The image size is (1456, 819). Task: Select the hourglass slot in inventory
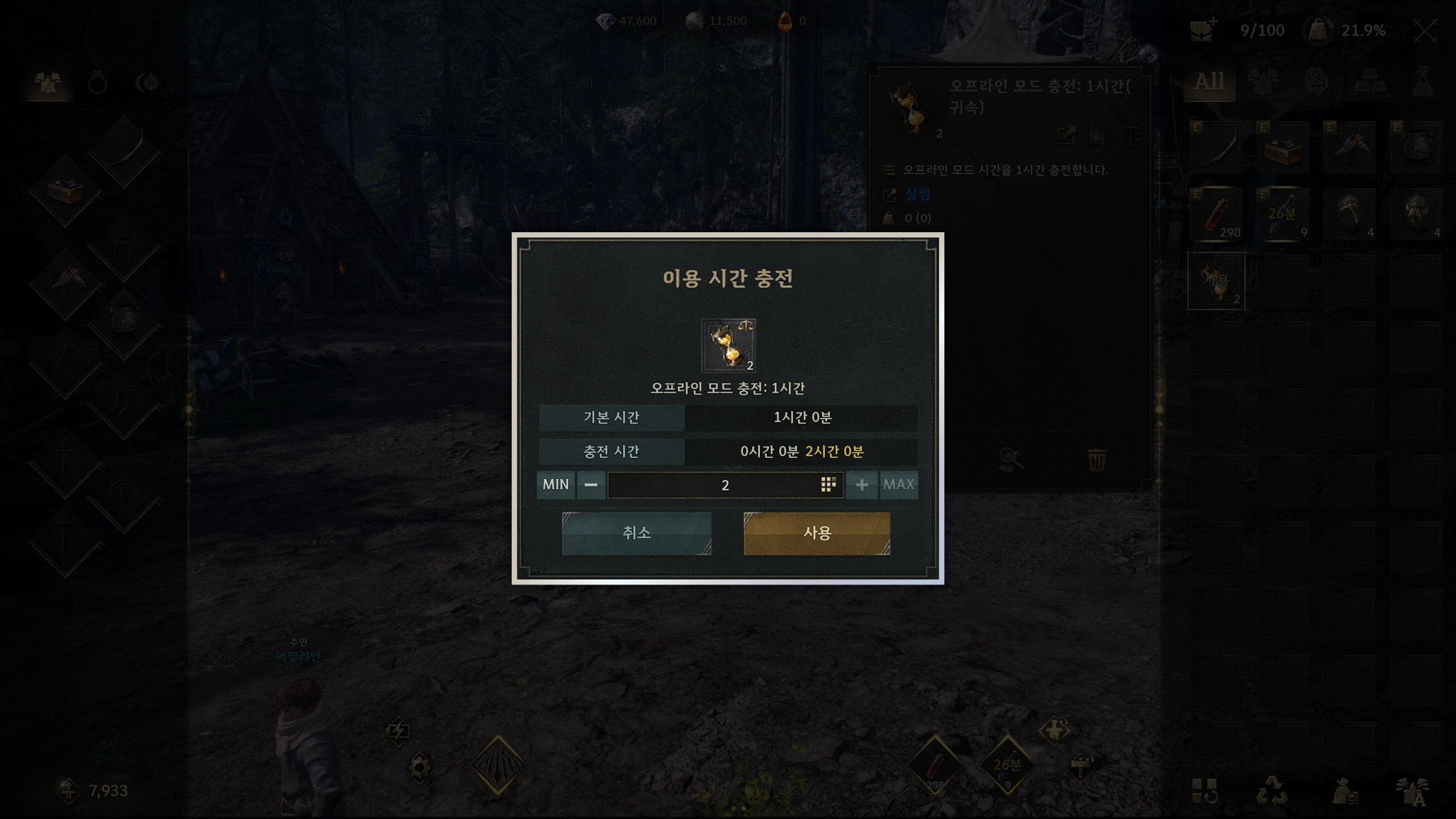point(1216,282)
